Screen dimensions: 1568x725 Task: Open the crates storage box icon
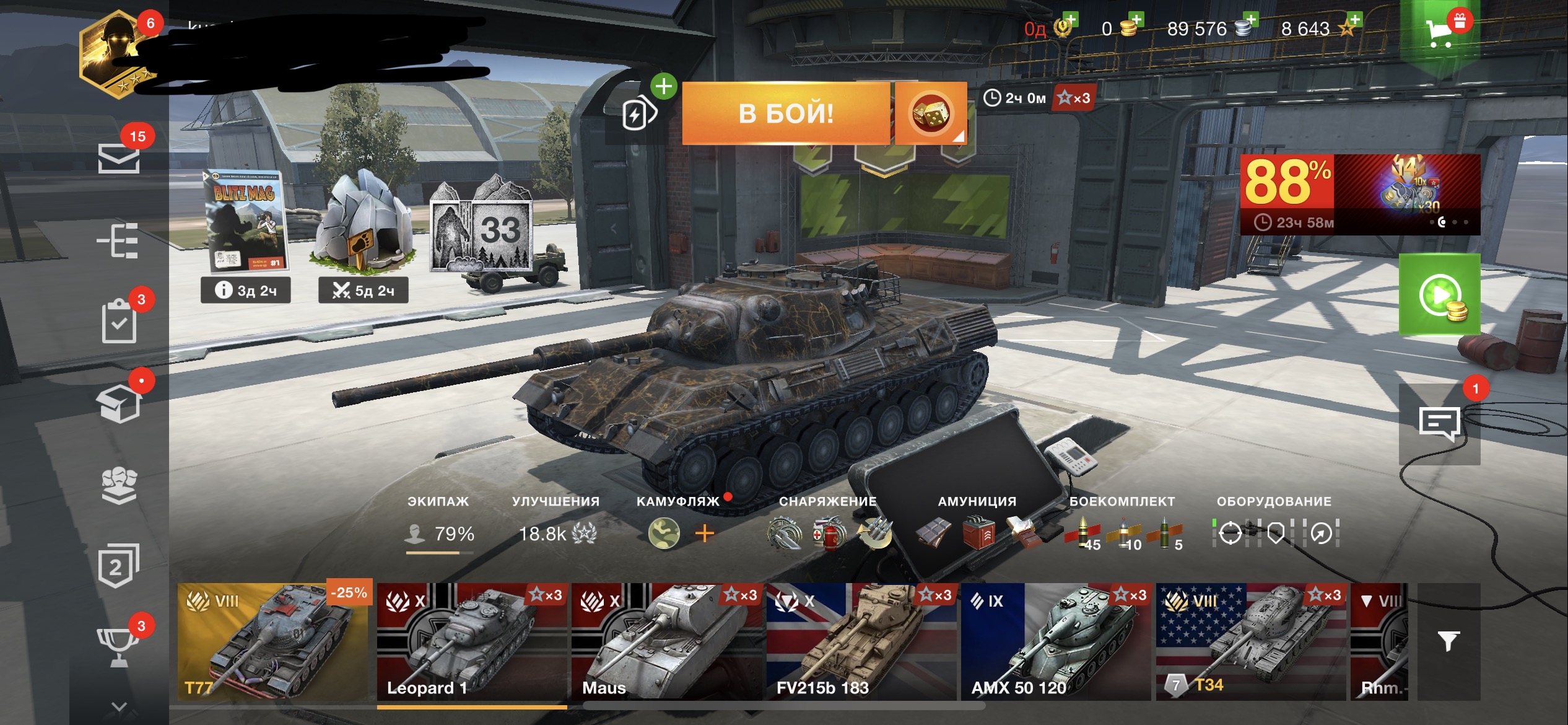click(119, 403)
